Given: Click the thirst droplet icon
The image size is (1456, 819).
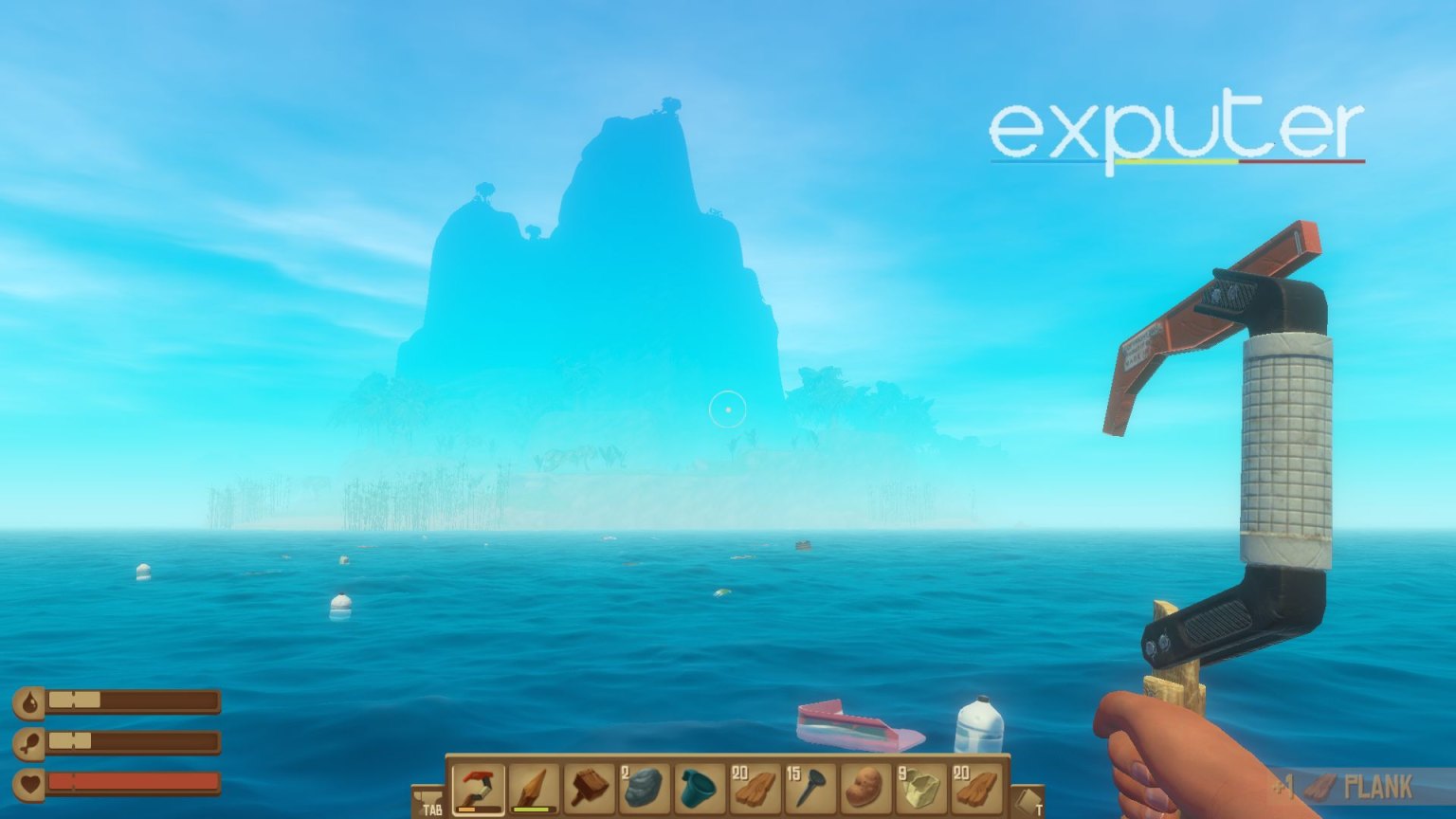Looking at the screenshot, I should tap(29, 701).
